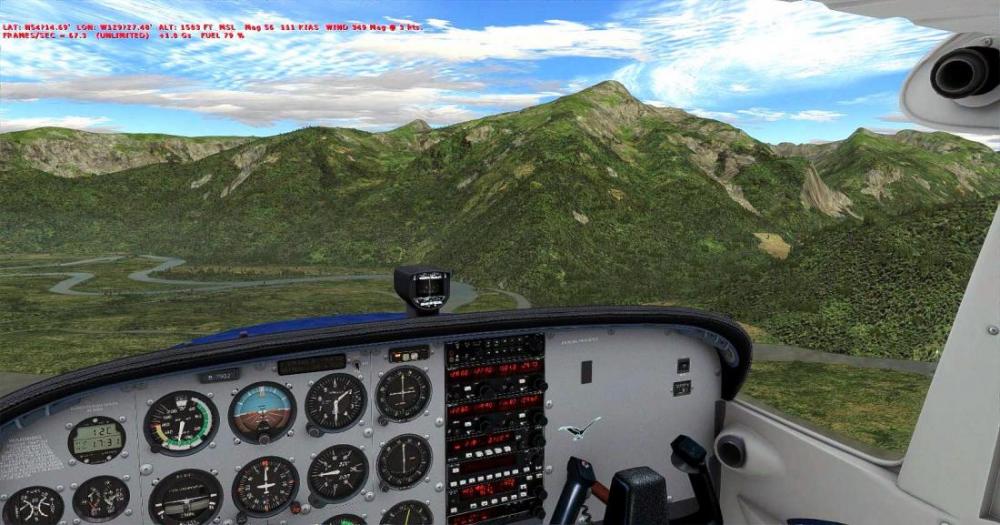Click the altimeter gauge

(x=335, y=401)
